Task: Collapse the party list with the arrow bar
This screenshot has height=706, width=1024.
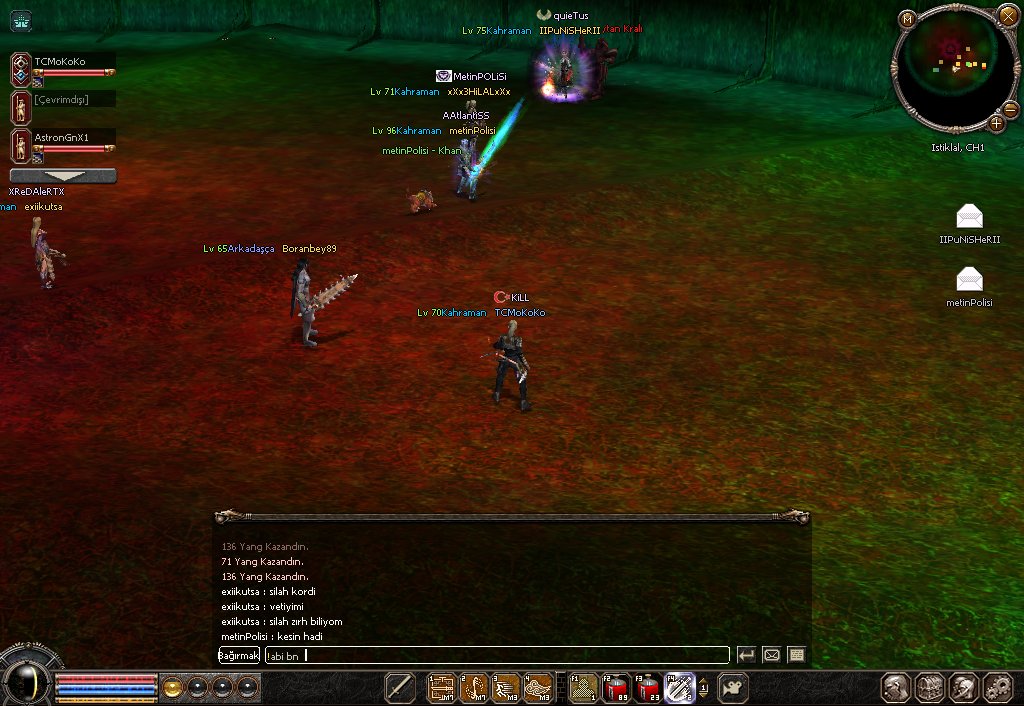Action: point(62,176)
